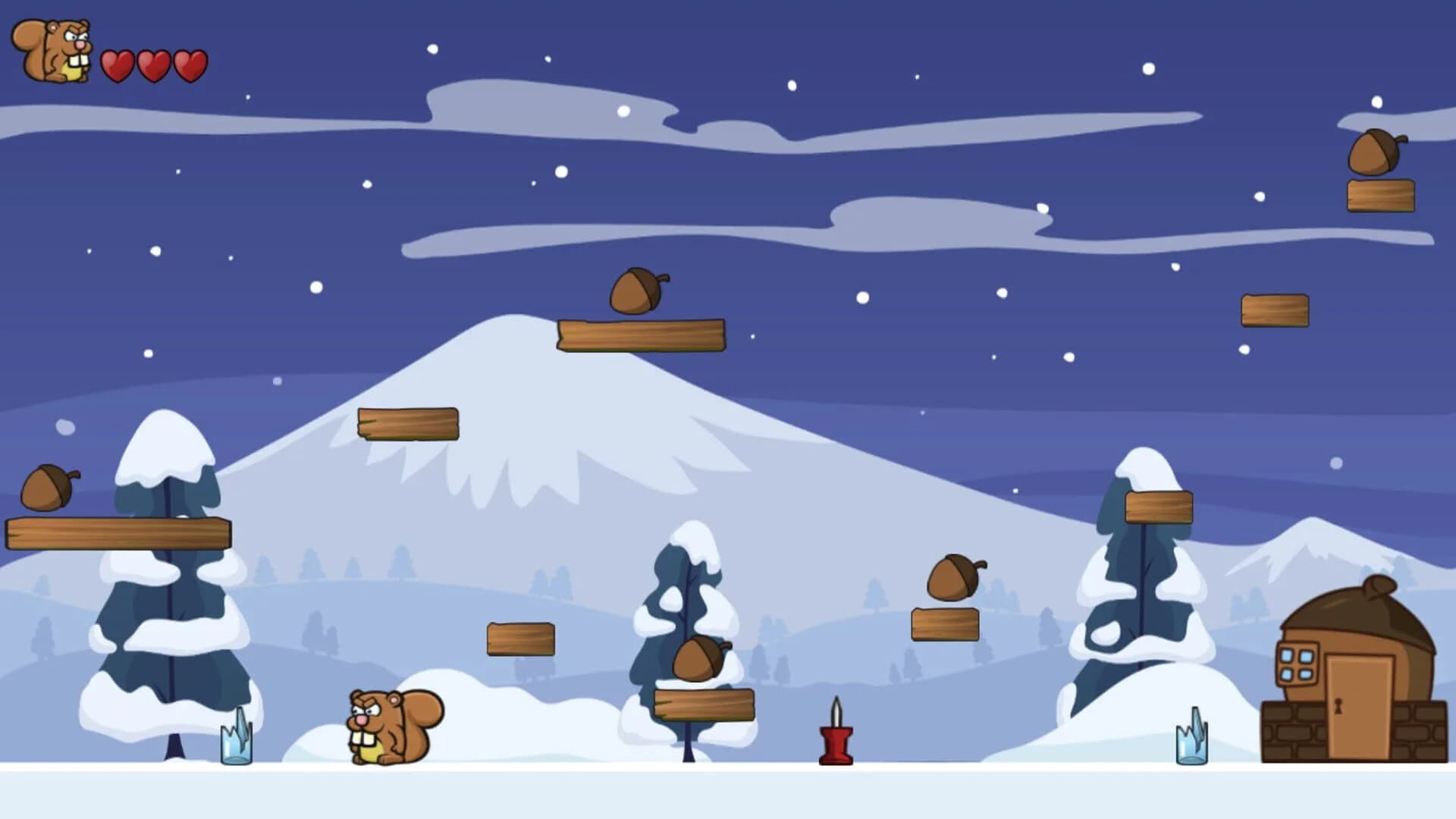The image size is (1456, 819).
Task: Select the second red heart indicator
Action: click(153, 64)
